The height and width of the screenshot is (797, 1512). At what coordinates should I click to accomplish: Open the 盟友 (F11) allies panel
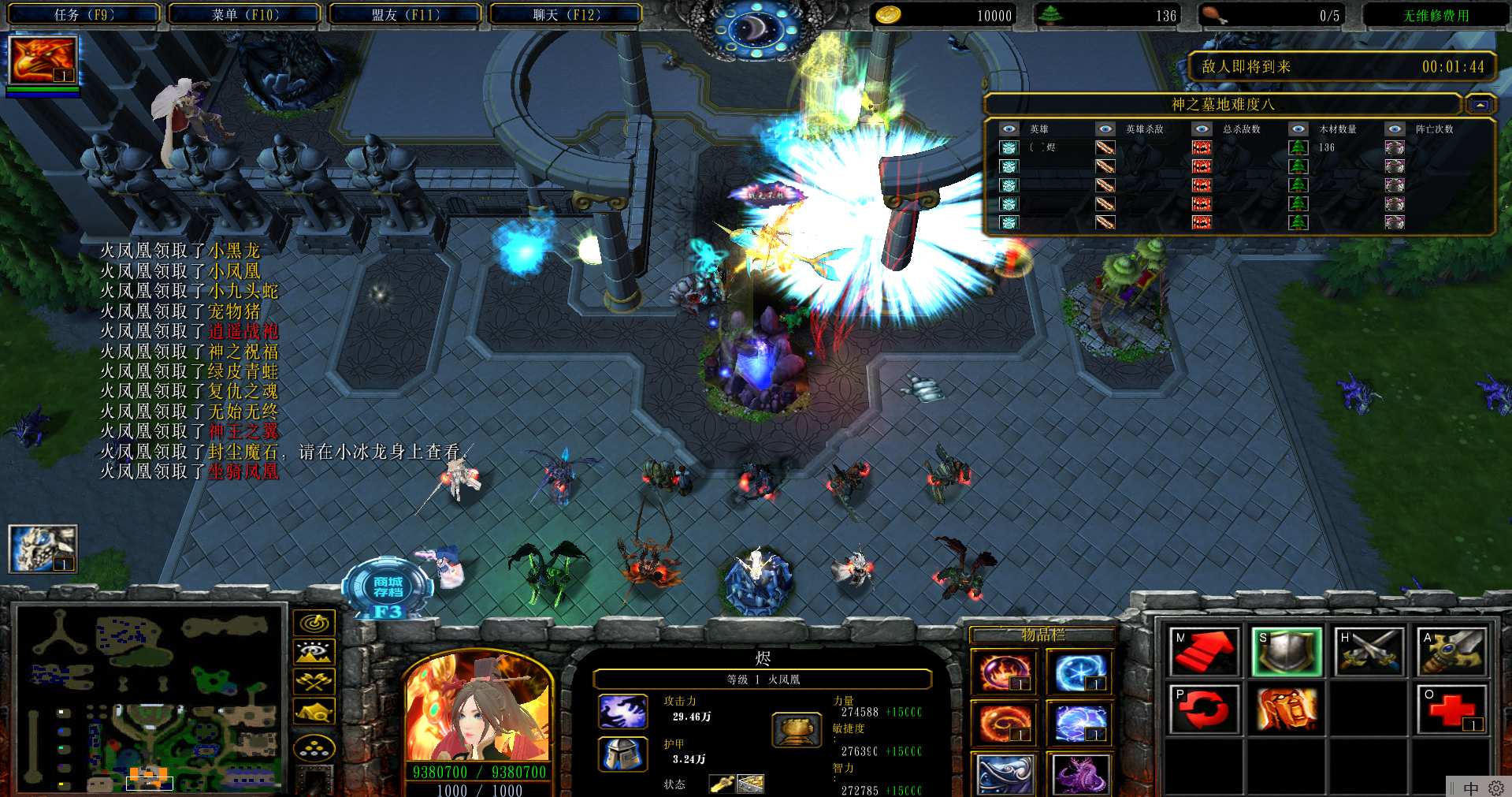(x=405, y=14)
